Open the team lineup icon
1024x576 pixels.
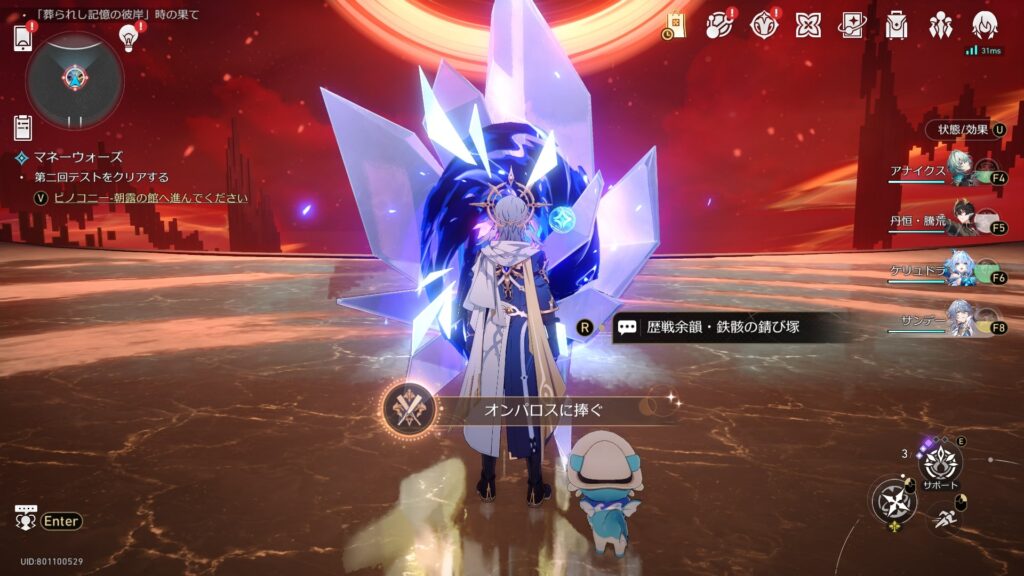(940, 25)
